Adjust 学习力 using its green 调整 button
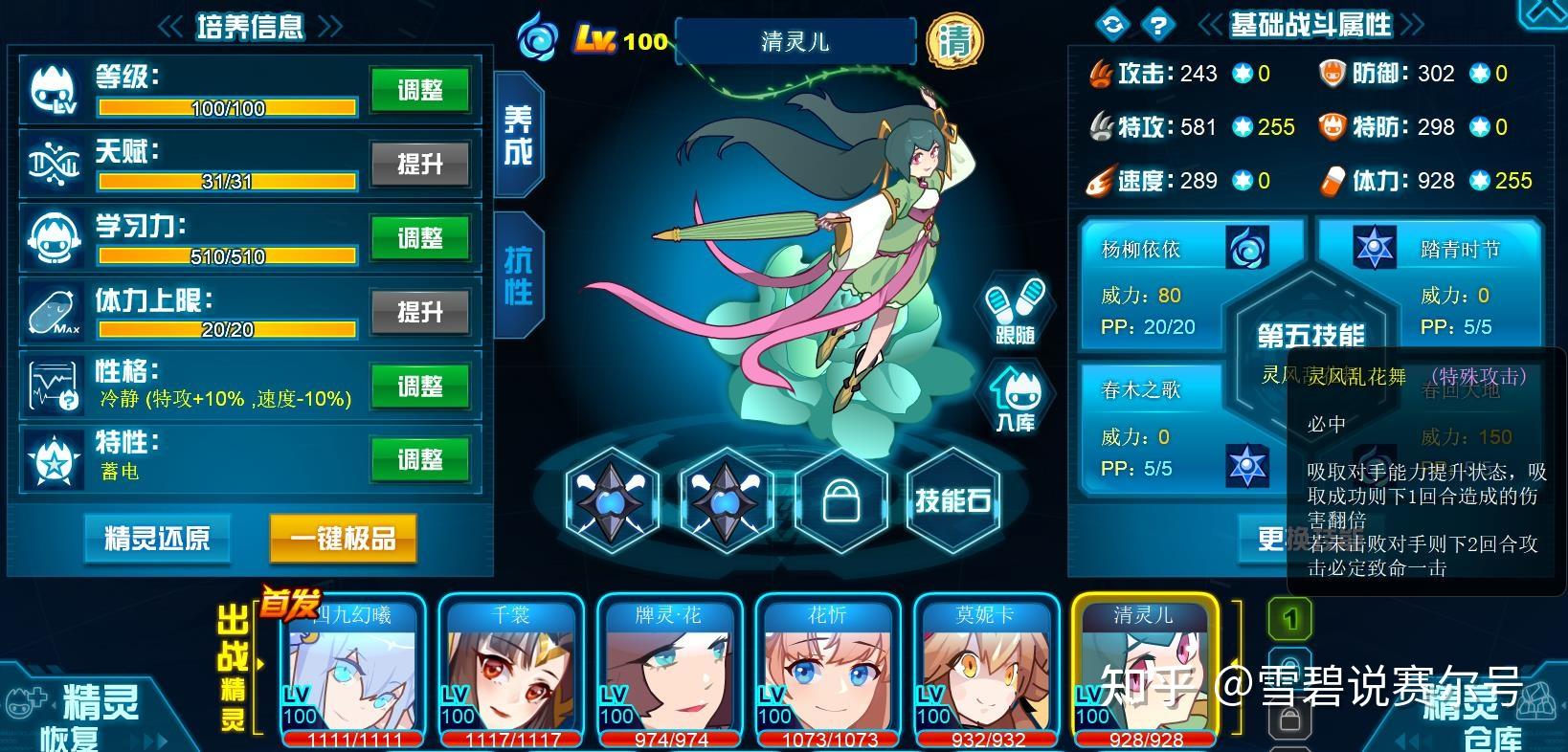 (419, 238)
